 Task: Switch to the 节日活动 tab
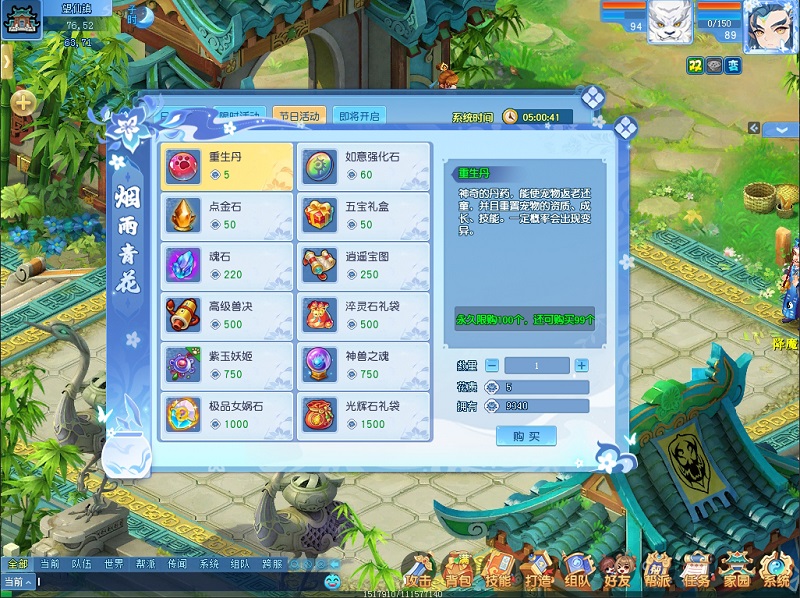[298, 116]
